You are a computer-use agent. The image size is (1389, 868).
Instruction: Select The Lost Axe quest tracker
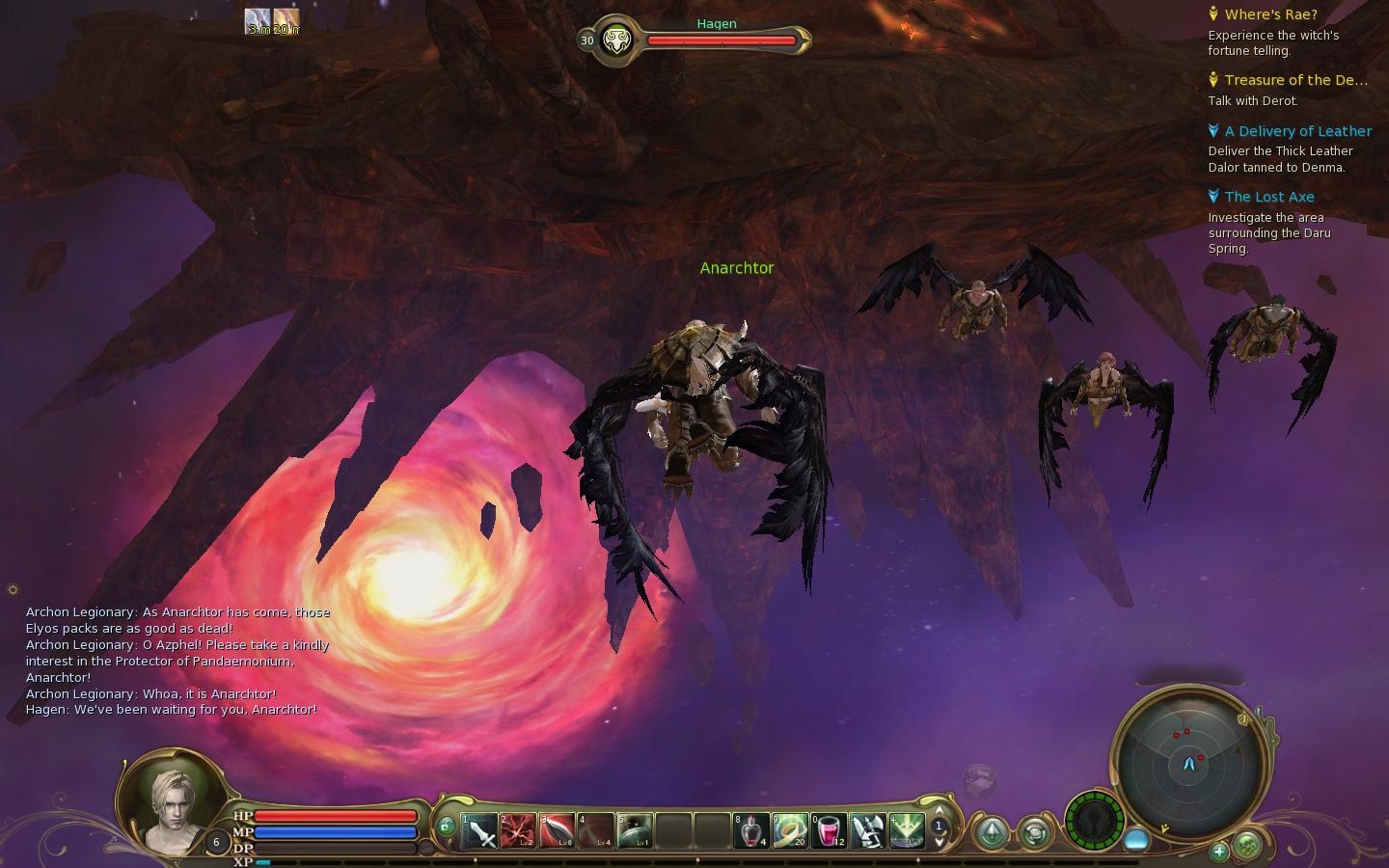pyautogui.click(x=1269, y=197)
